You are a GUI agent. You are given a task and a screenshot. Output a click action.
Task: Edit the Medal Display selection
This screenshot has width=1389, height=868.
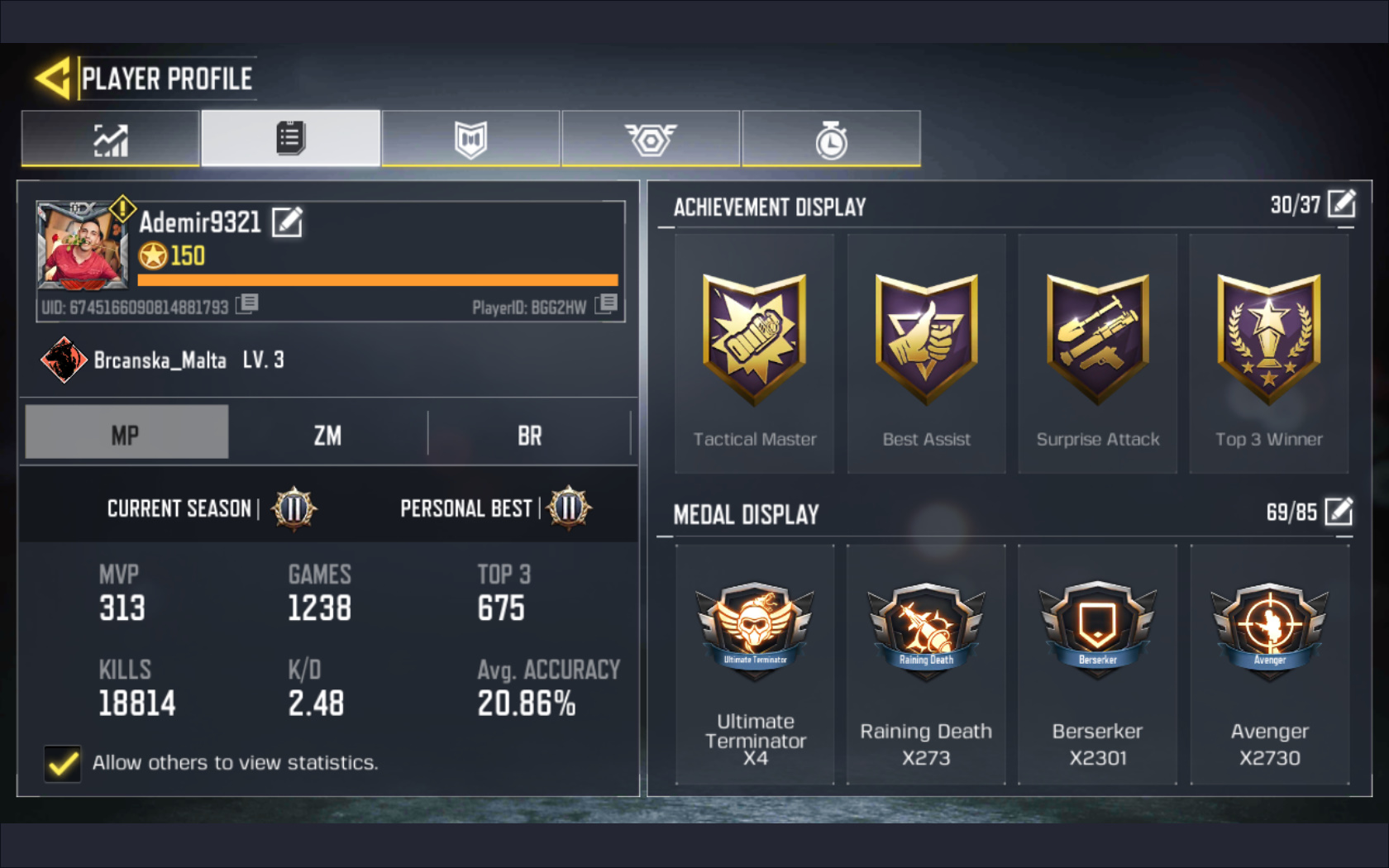(x=1339, y=513)
